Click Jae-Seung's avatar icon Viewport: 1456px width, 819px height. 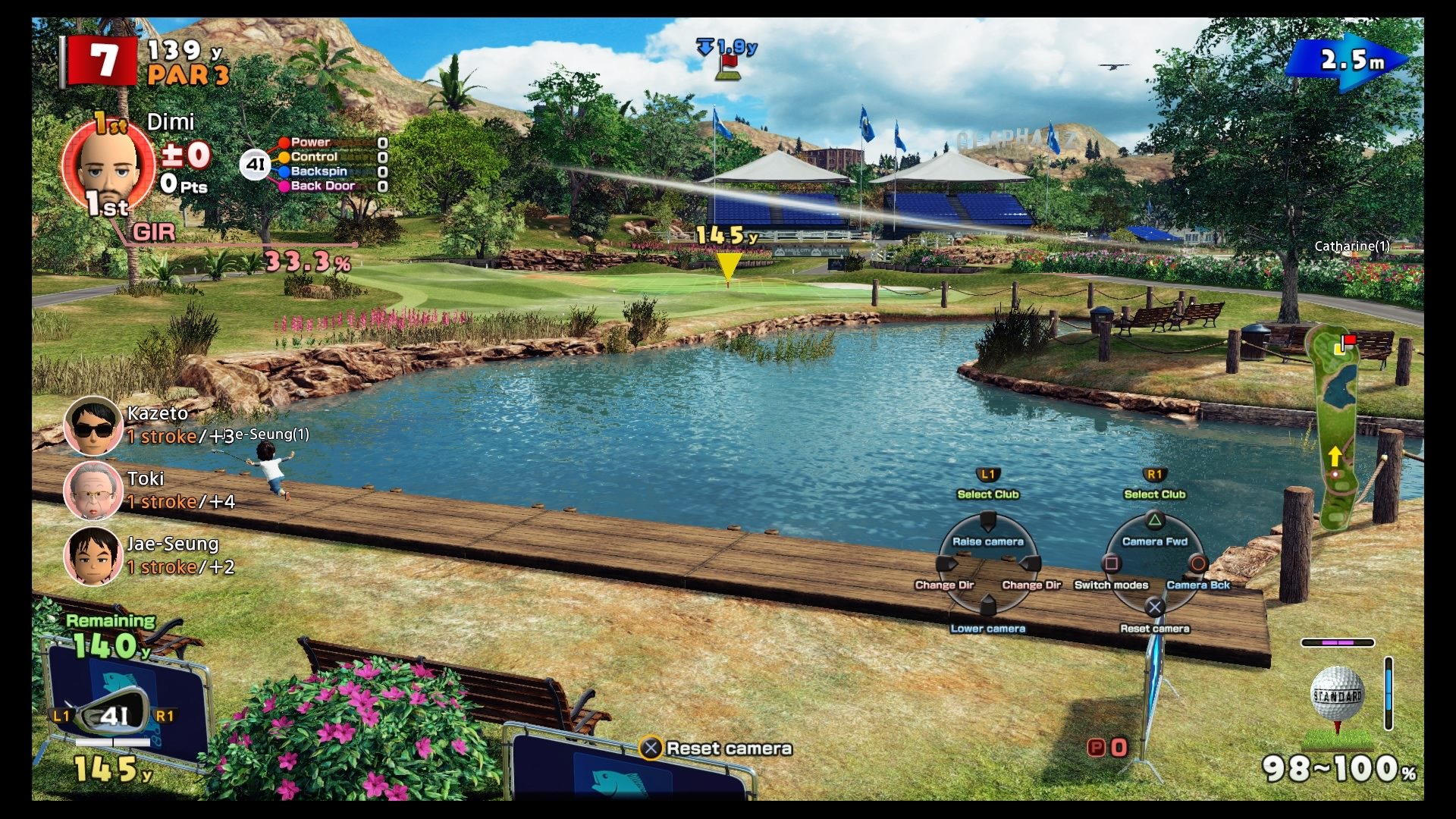coord(93,554)
